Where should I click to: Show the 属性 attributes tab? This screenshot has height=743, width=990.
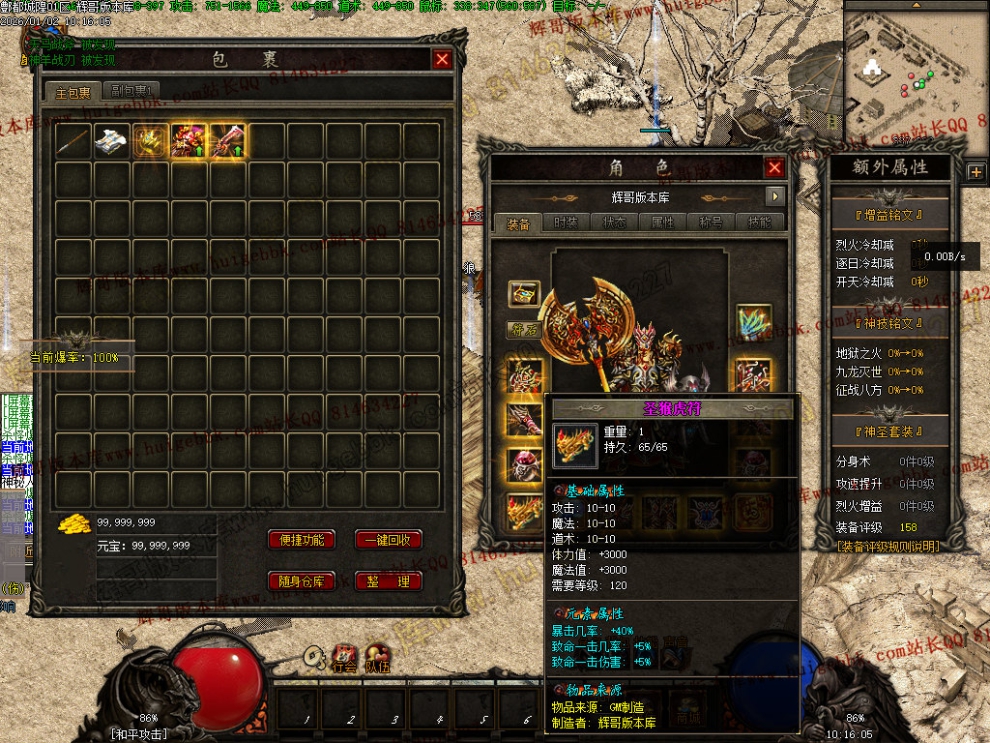click(662, 222)
